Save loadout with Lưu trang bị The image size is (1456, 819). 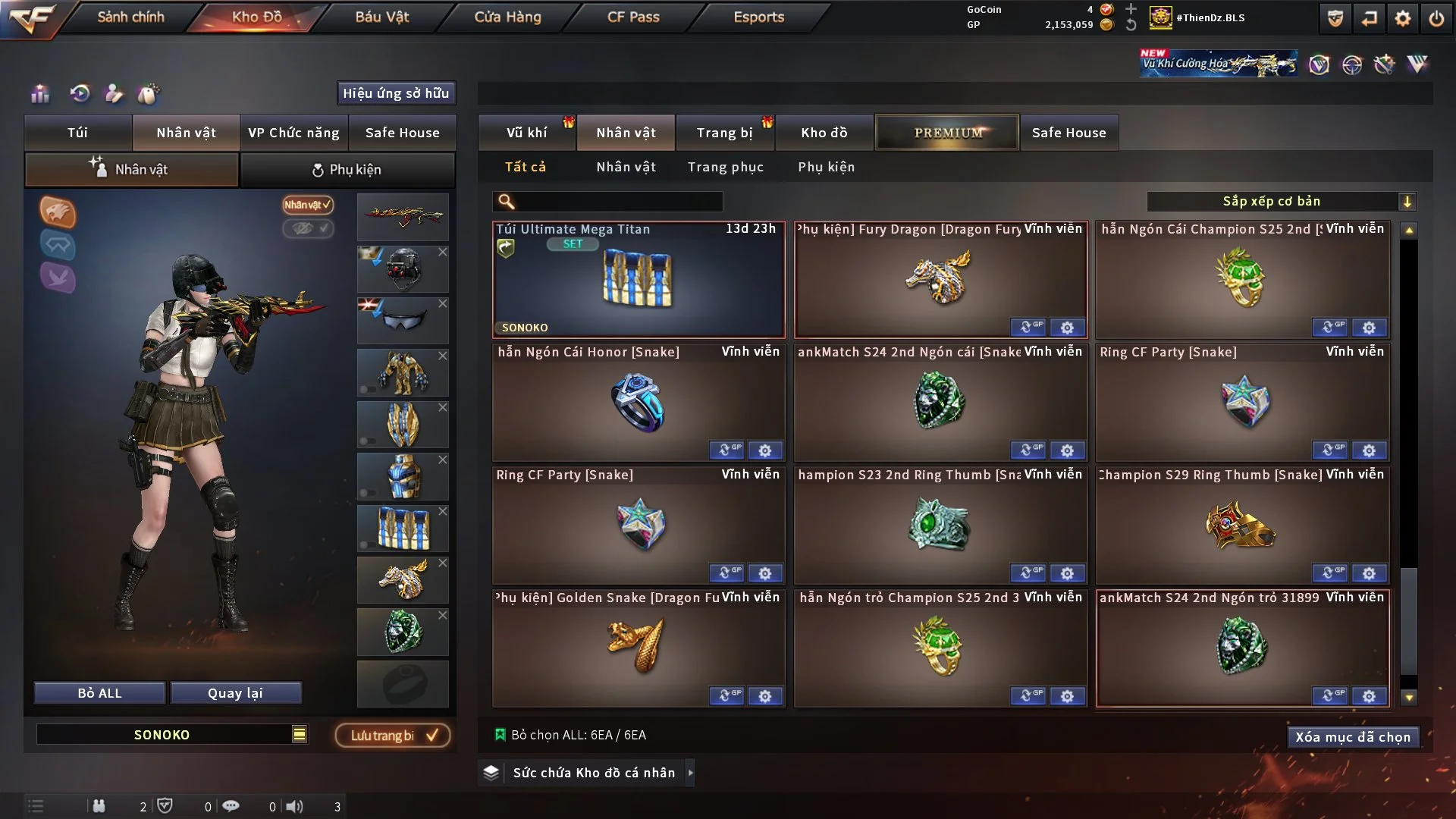(x=393, y=736)
